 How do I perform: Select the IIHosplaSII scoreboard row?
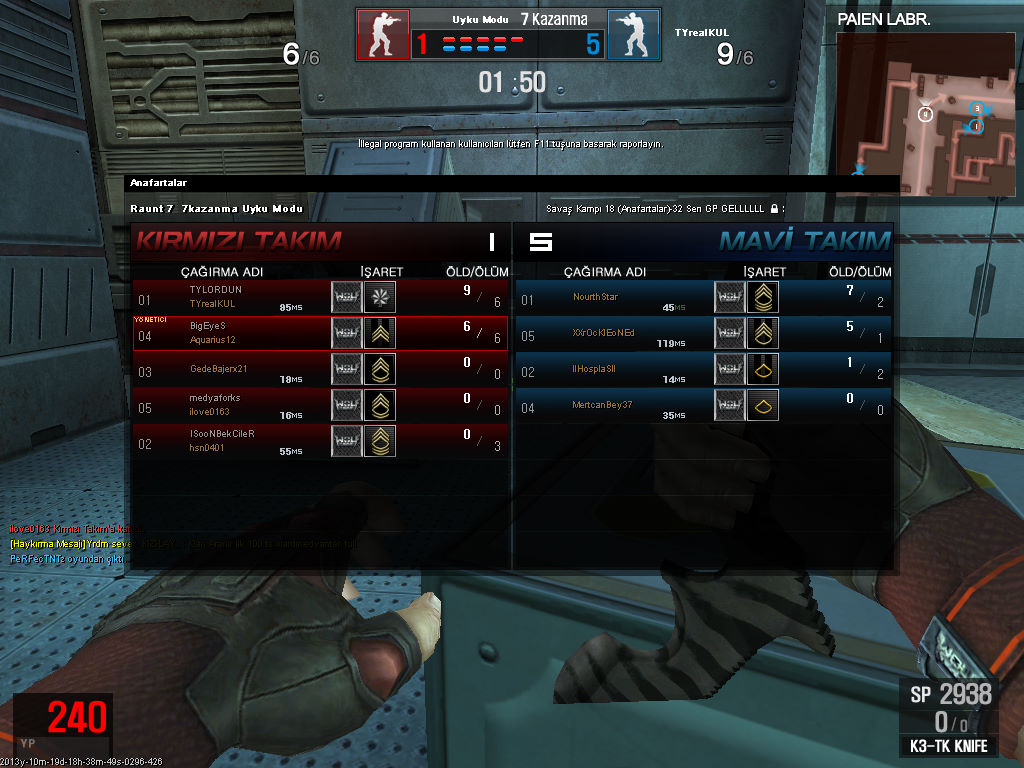(703, 369)
